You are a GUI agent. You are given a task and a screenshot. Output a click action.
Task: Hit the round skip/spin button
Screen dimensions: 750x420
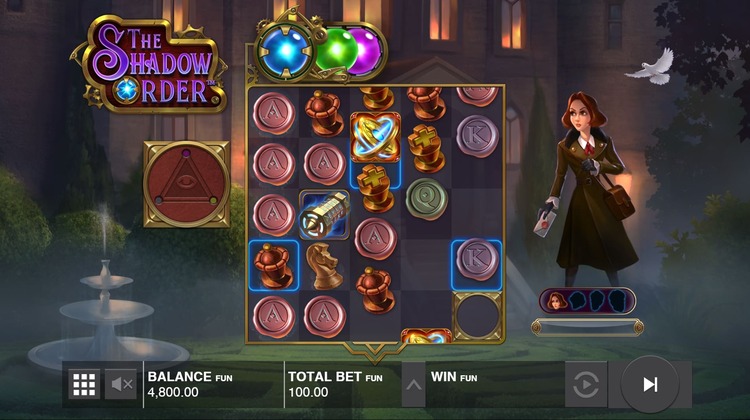click(x=650, y=384)
